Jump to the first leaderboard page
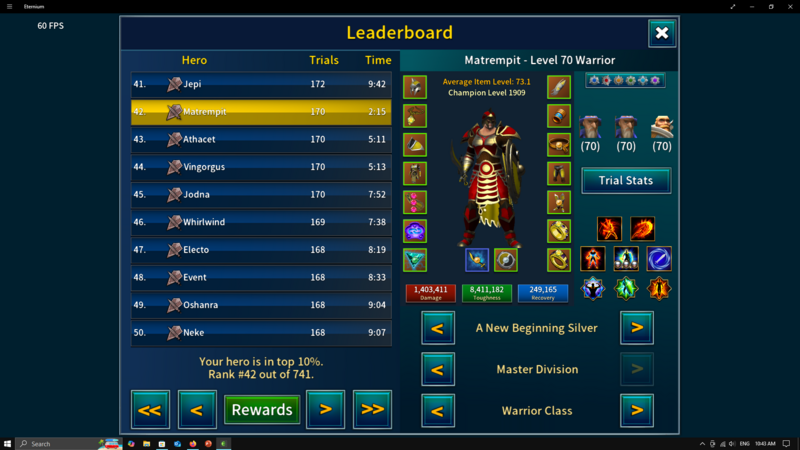The width and height of the screenshot is (800, 450). pos(150,409)
